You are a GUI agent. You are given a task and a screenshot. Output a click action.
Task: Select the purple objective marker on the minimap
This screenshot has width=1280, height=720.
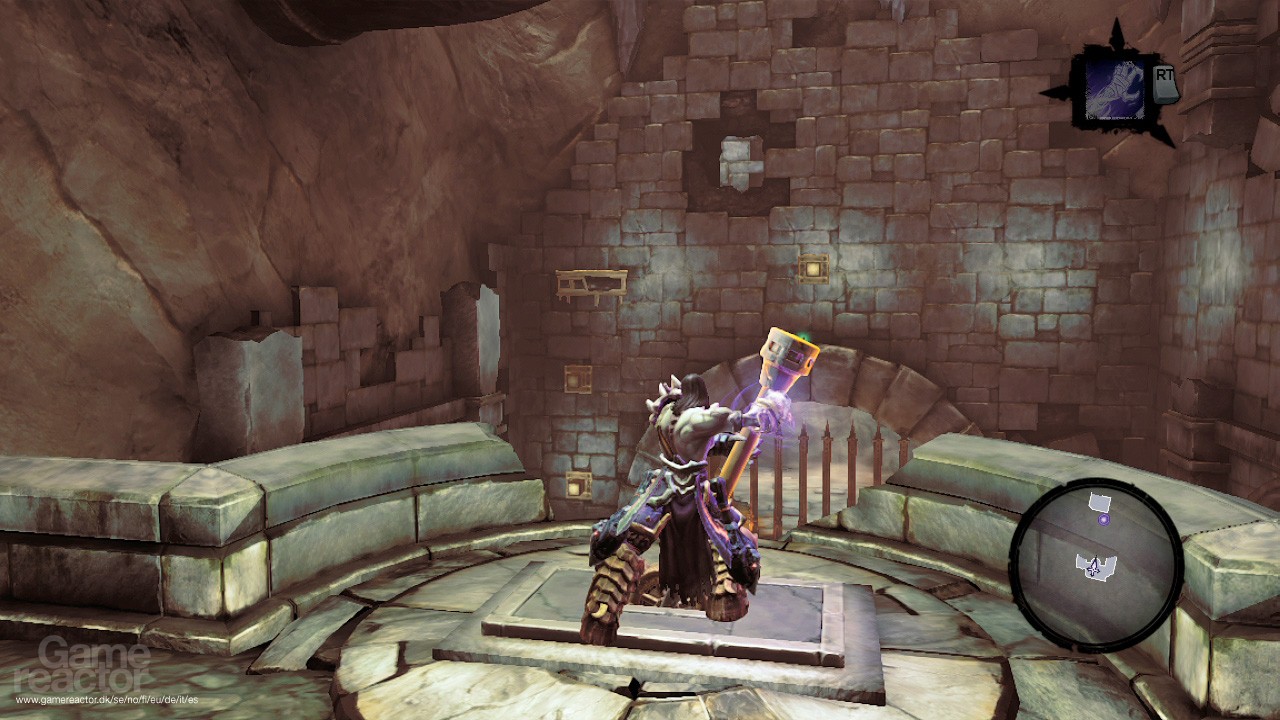(x=1104, y=519)
